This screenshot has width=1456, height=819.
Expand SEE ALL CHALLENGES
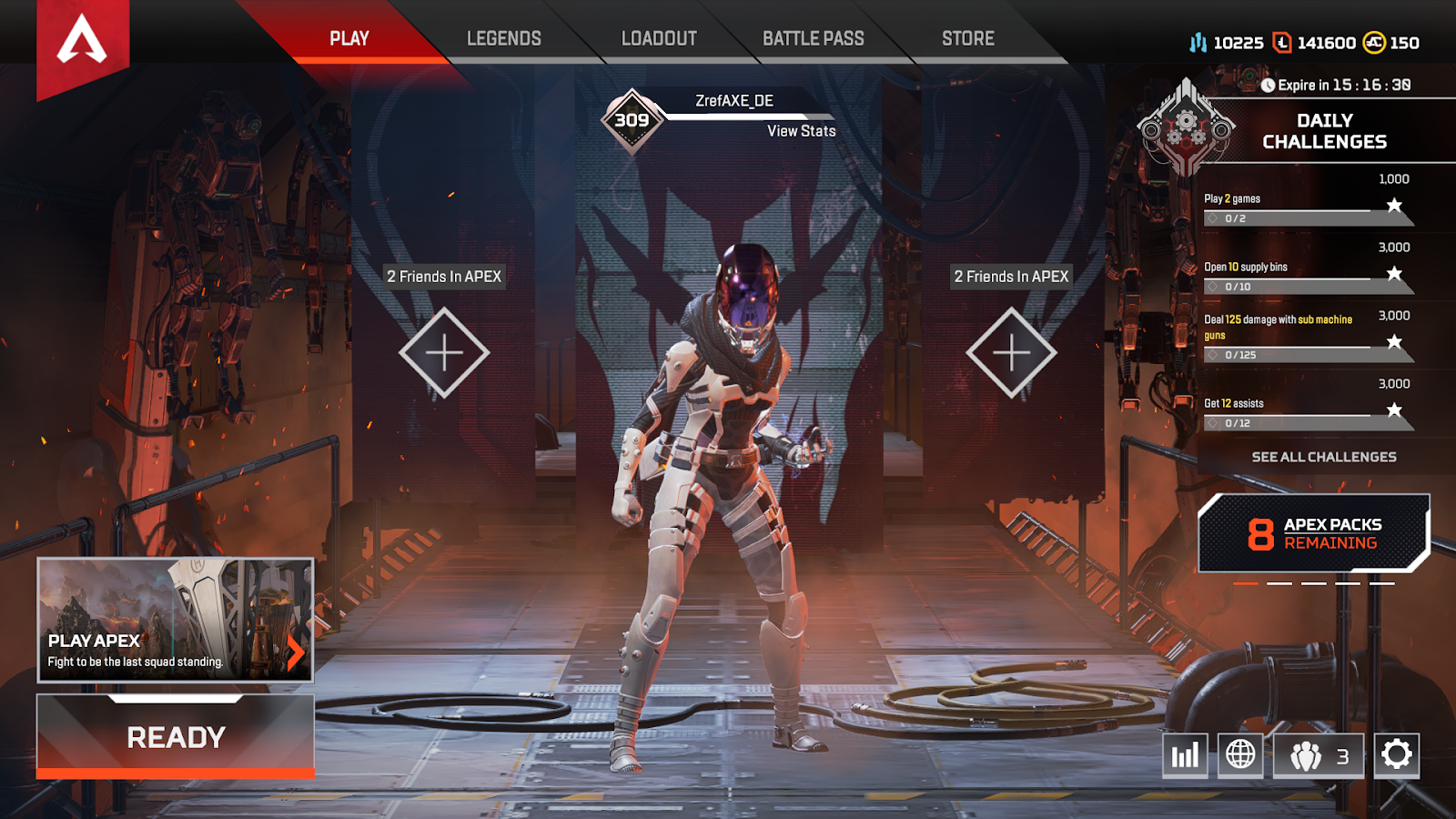click(1324, 457)
